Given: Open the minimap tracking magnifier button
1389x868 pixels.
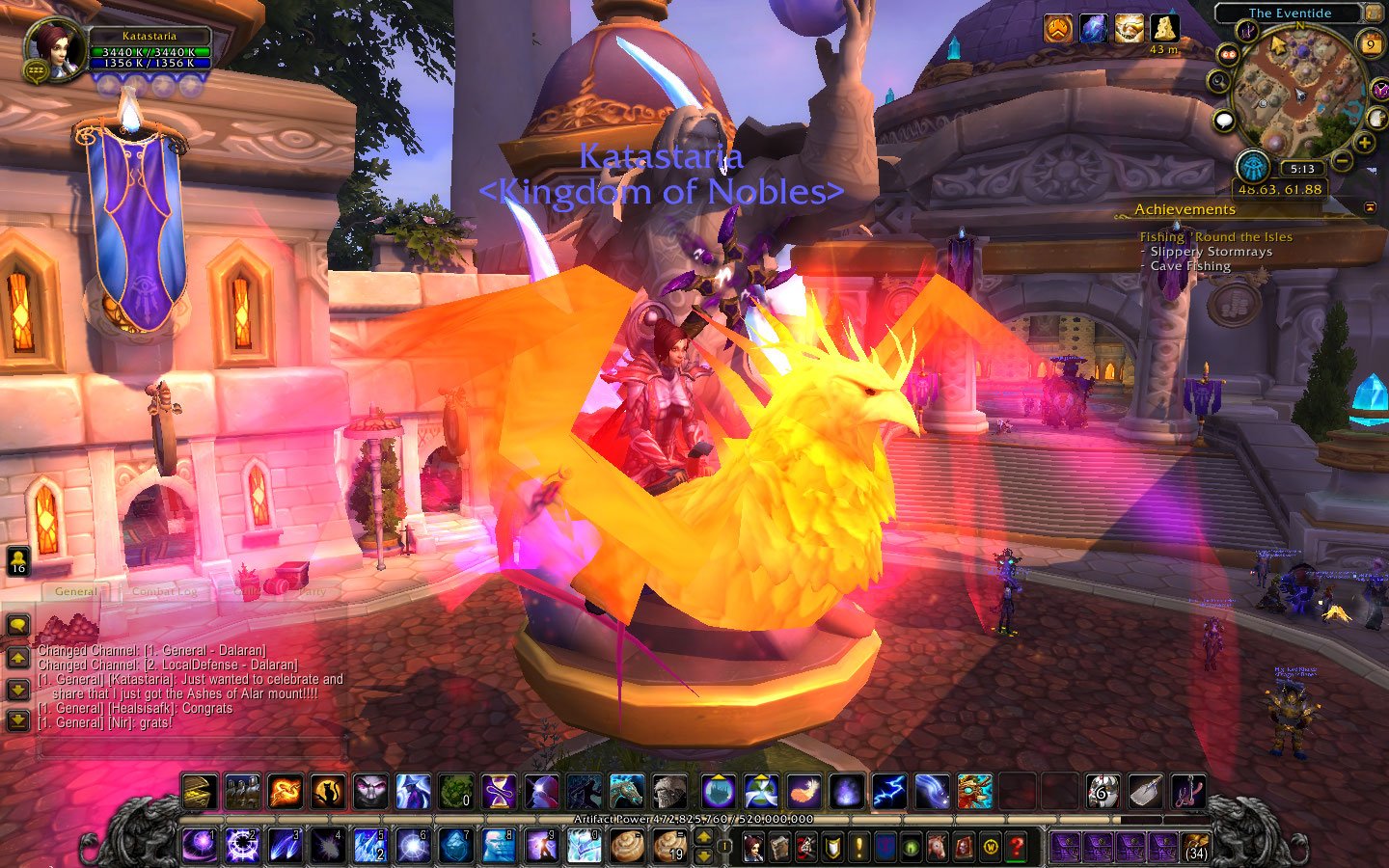Looking at the screenshot, I should point(1219,83).
